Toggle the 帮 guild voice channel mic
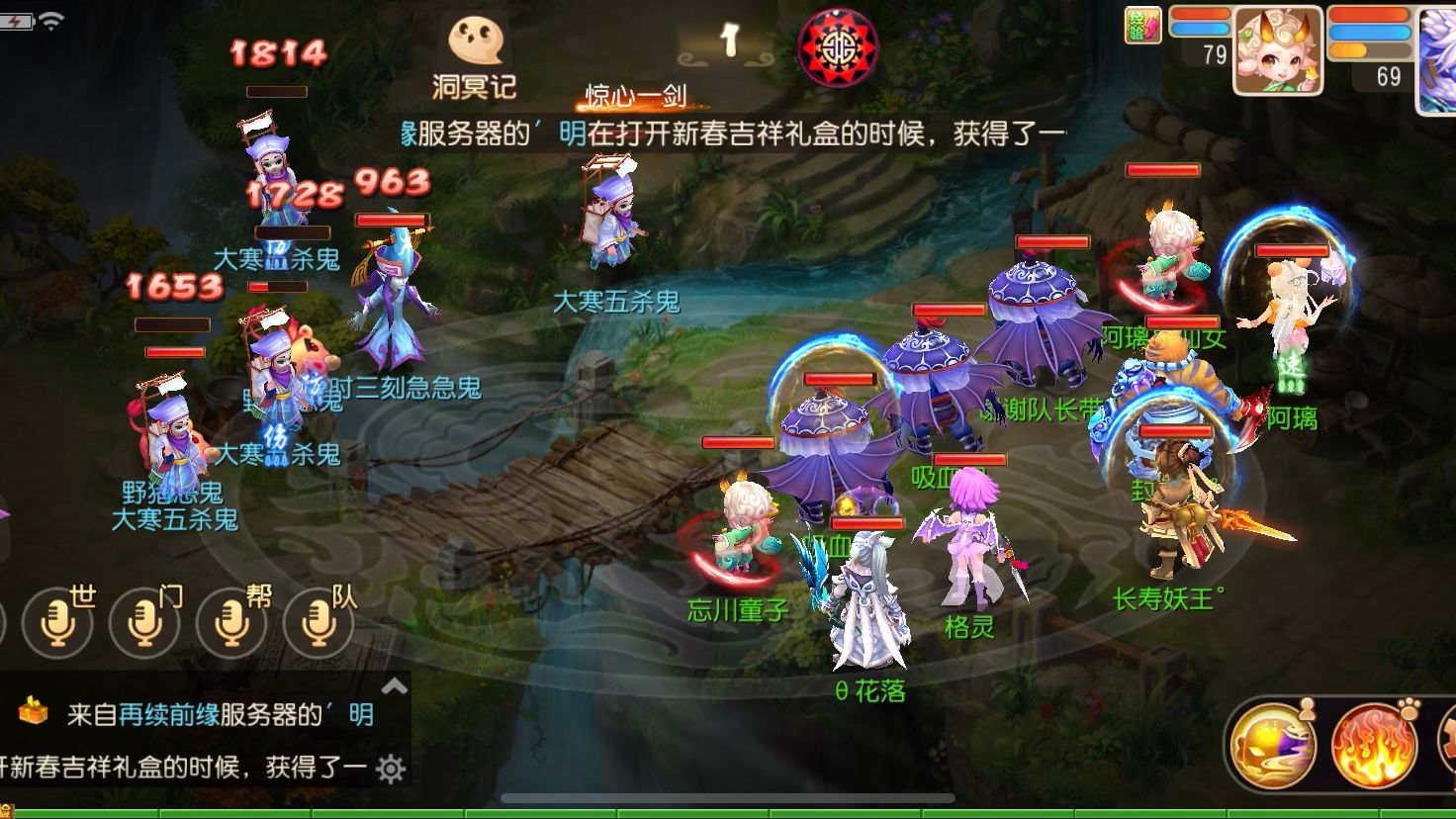This screenshot has width=1456, height=819. (x=232, y=625)
